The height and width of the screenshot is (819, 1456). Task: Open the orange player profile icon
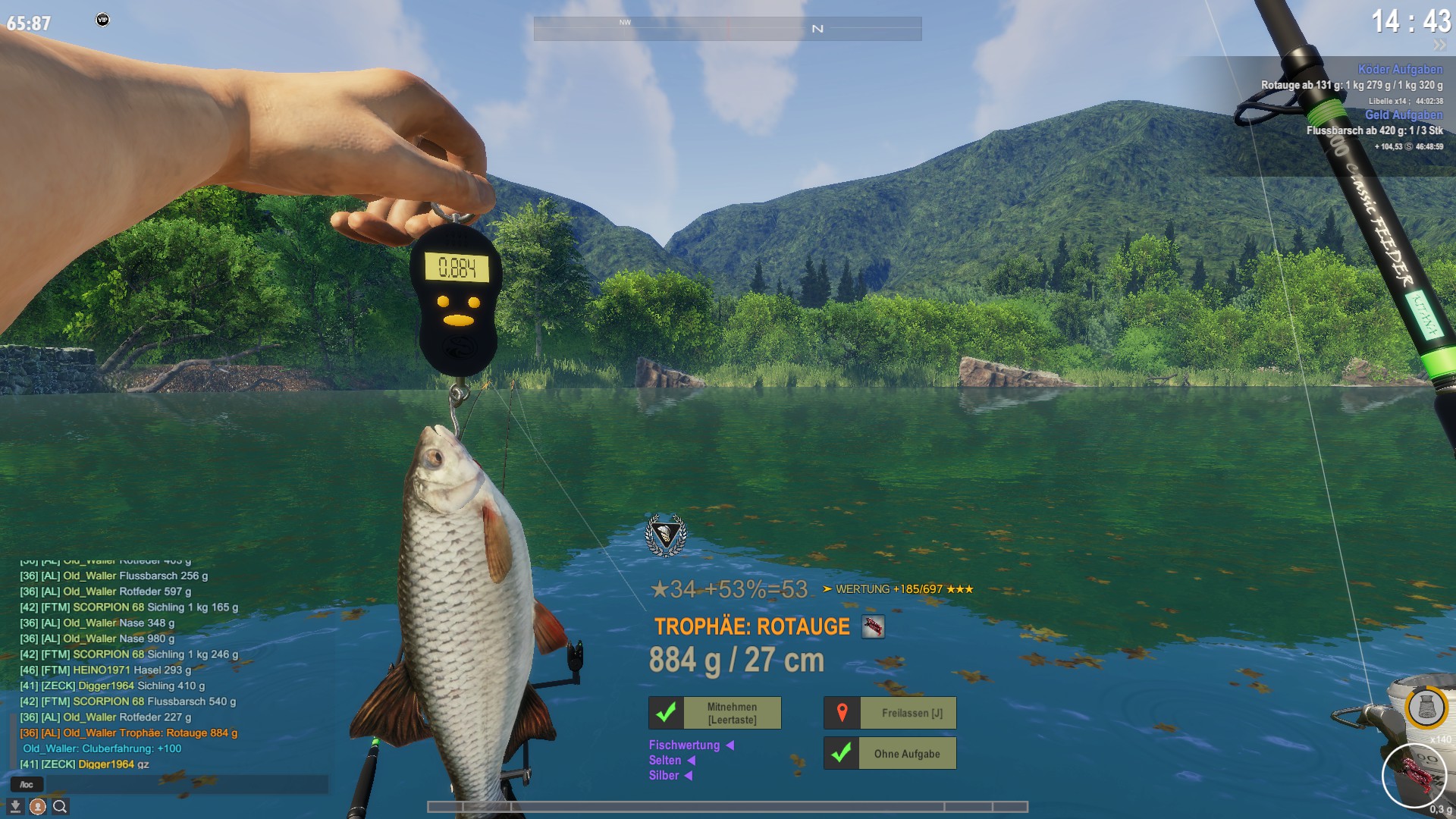tap(37, 807)
